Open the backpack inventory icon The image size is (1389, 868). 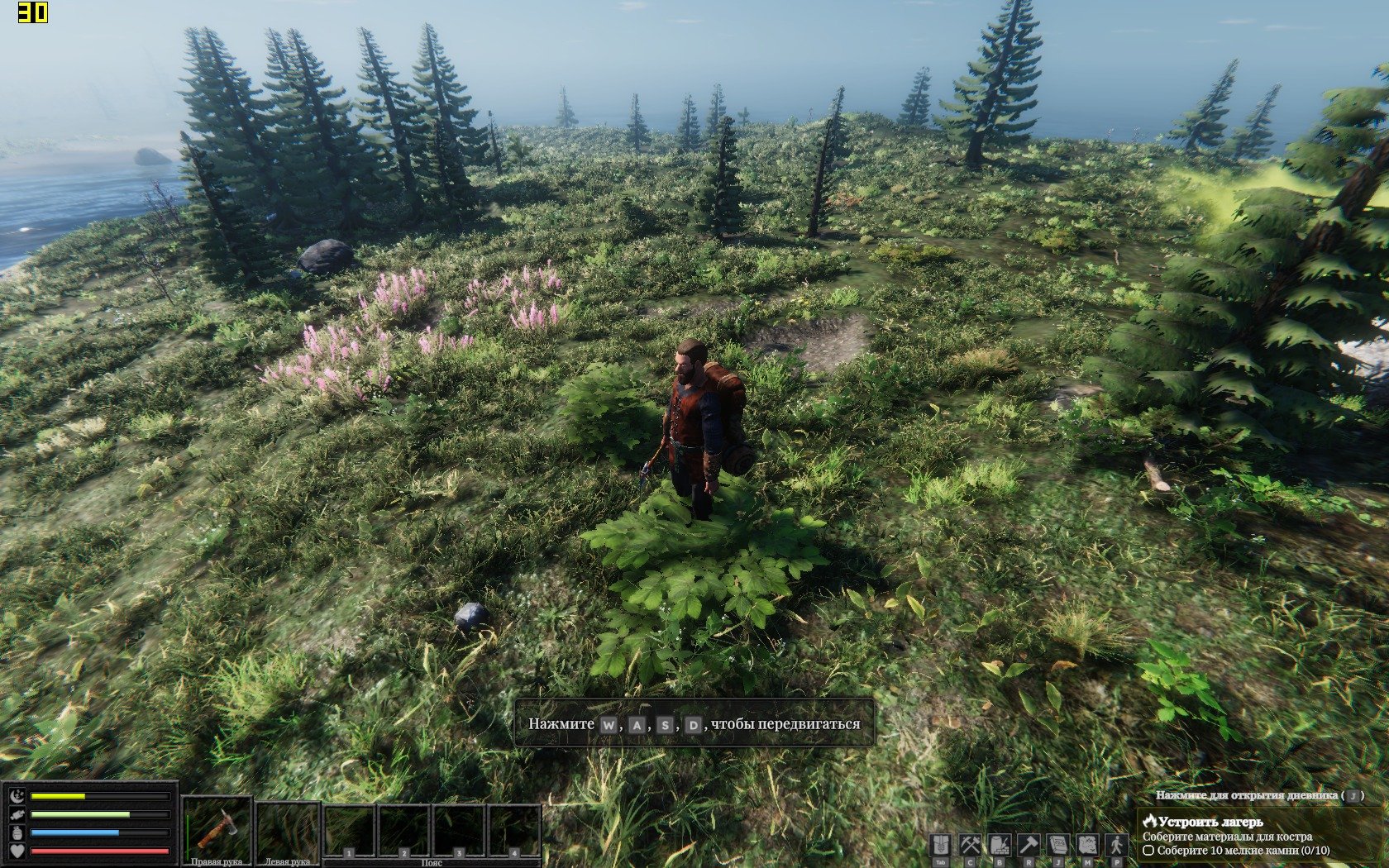click(x=940, y=845)
